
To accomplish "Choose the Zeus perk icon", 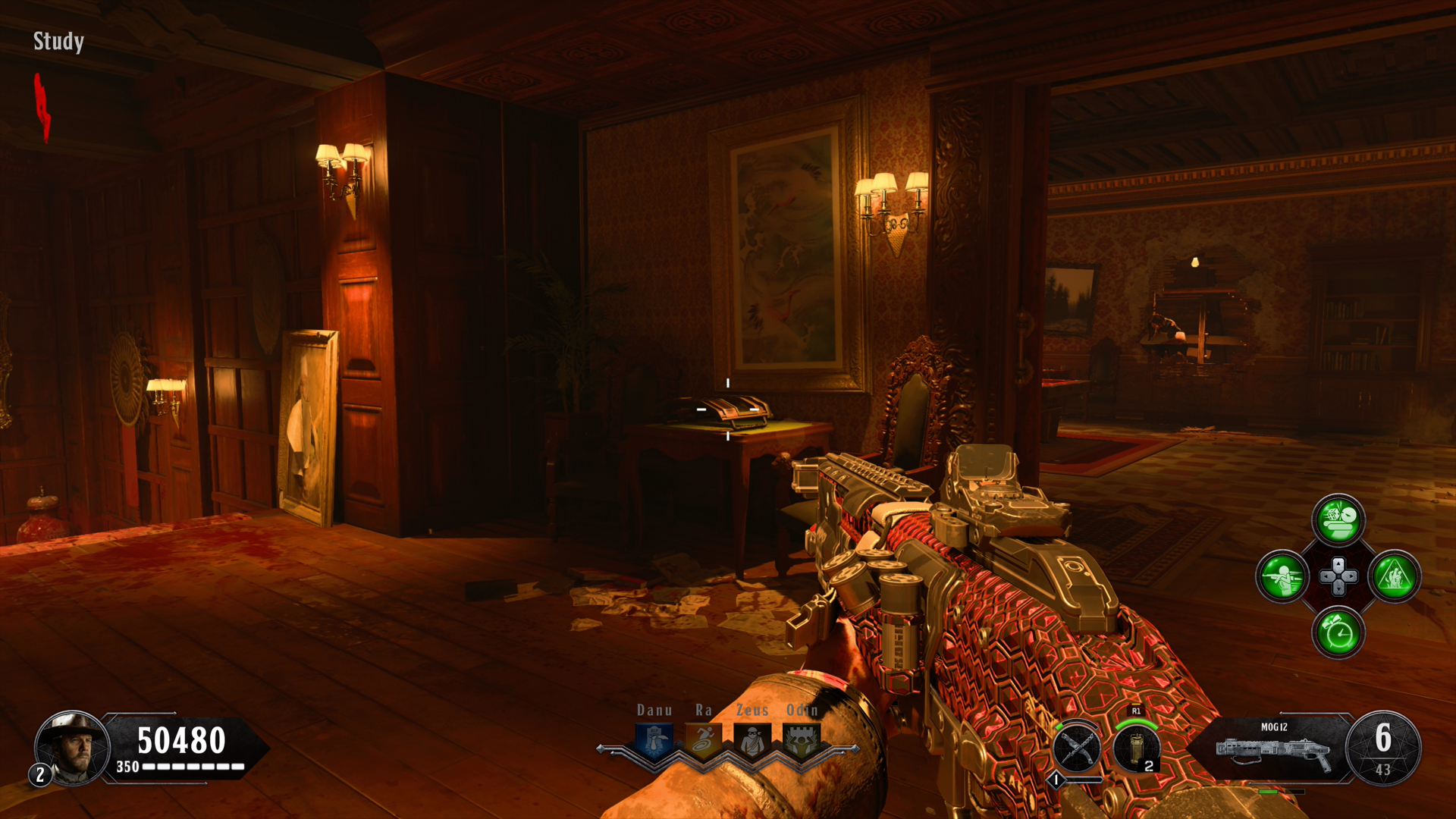I will [752, 740].
